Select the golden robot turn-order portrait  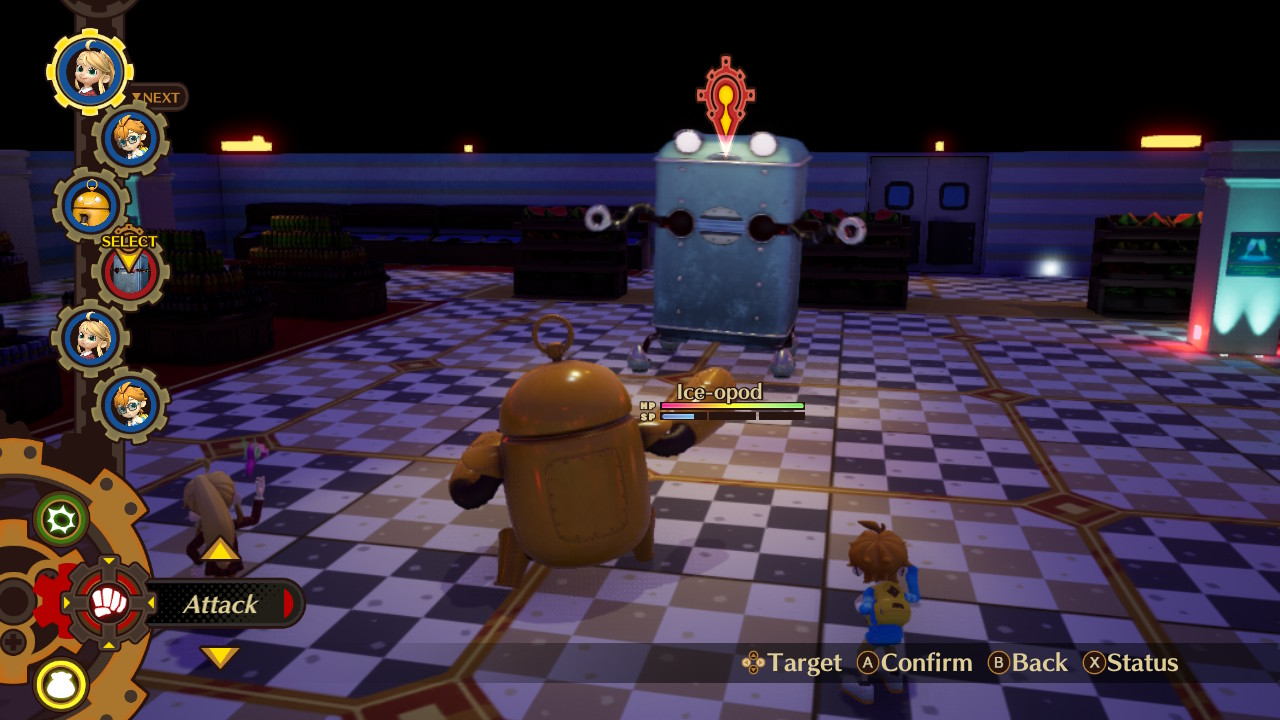pos(91,205)
